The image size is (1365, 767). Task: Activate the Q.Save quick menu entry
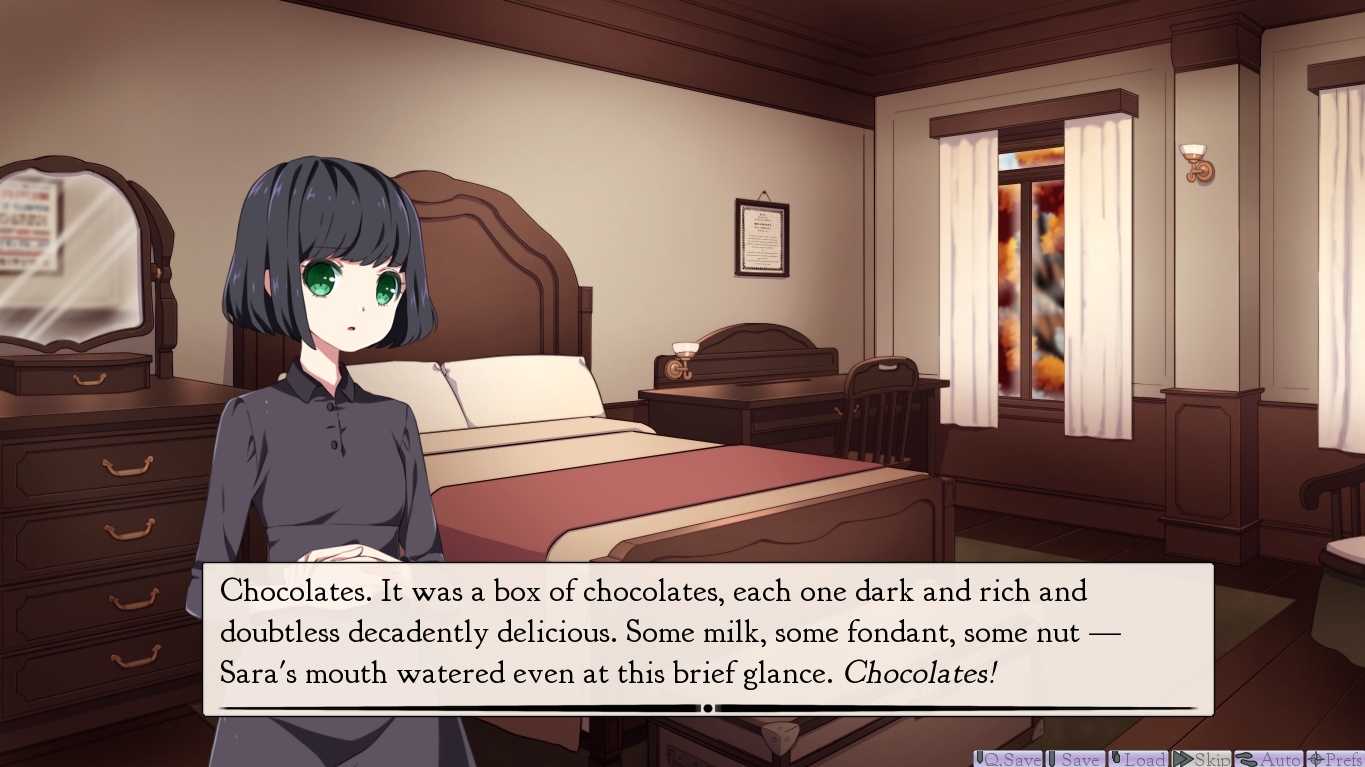[1008, 759]
